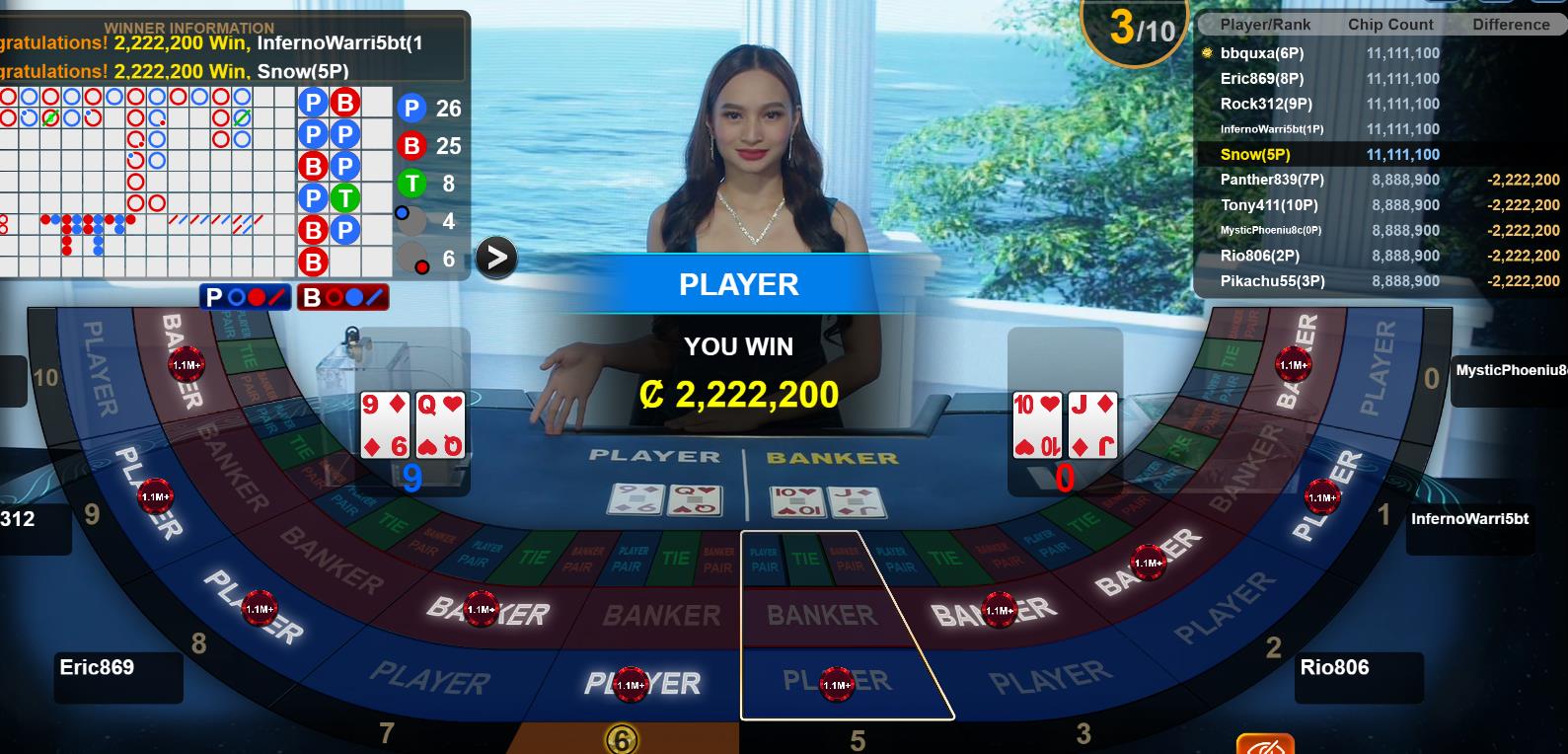This screenshot has width=1568, height=754.
Task: Show the Player next-round prediction
Action: (x=245, y=297)
